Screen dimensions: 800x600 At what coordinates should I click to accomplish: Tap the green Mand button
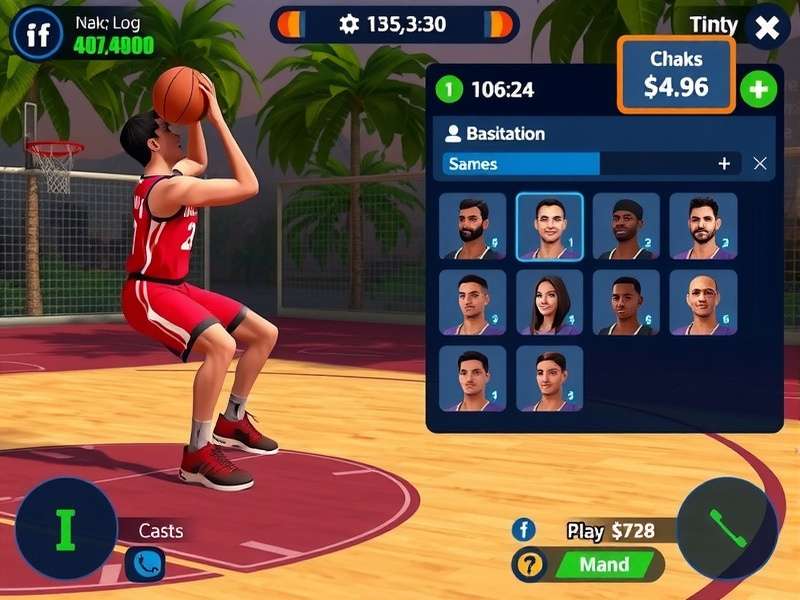(604, 565)
